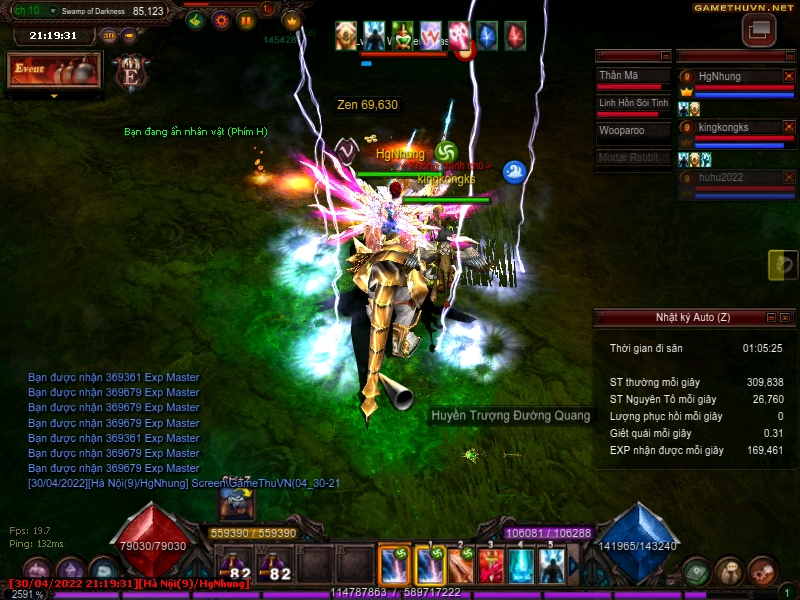Viewport: 800px width, 600px height.
Task: Click the green broom icon
Action: click(196, 20)
